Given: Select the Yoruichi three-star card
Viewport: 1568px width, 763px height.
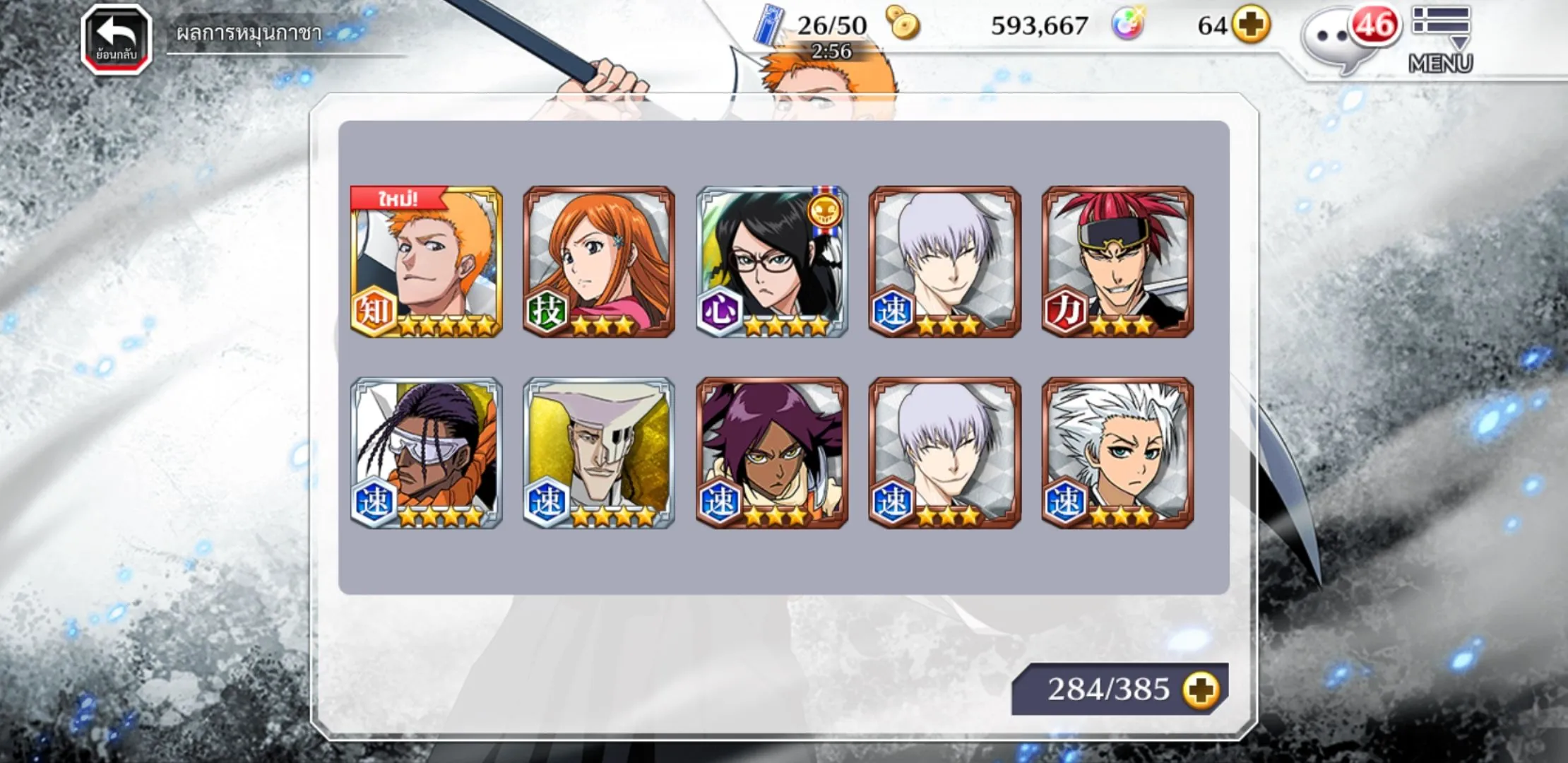Looking at the screenshot, I should tap(772, 453).
